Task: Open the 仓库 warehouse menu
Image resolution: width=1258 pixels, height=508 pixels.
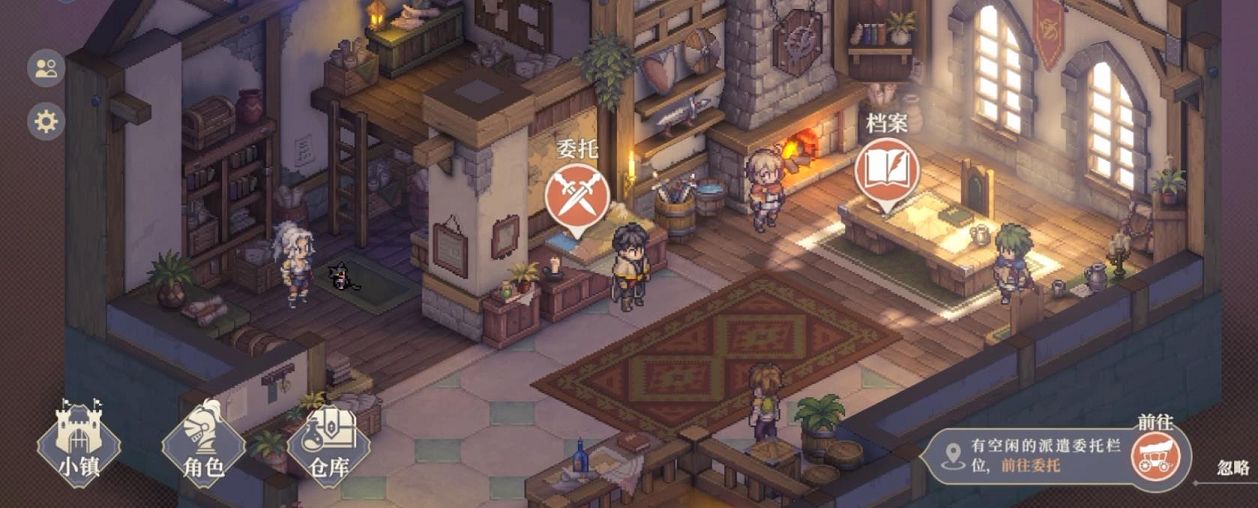Action: pos(329,439)
